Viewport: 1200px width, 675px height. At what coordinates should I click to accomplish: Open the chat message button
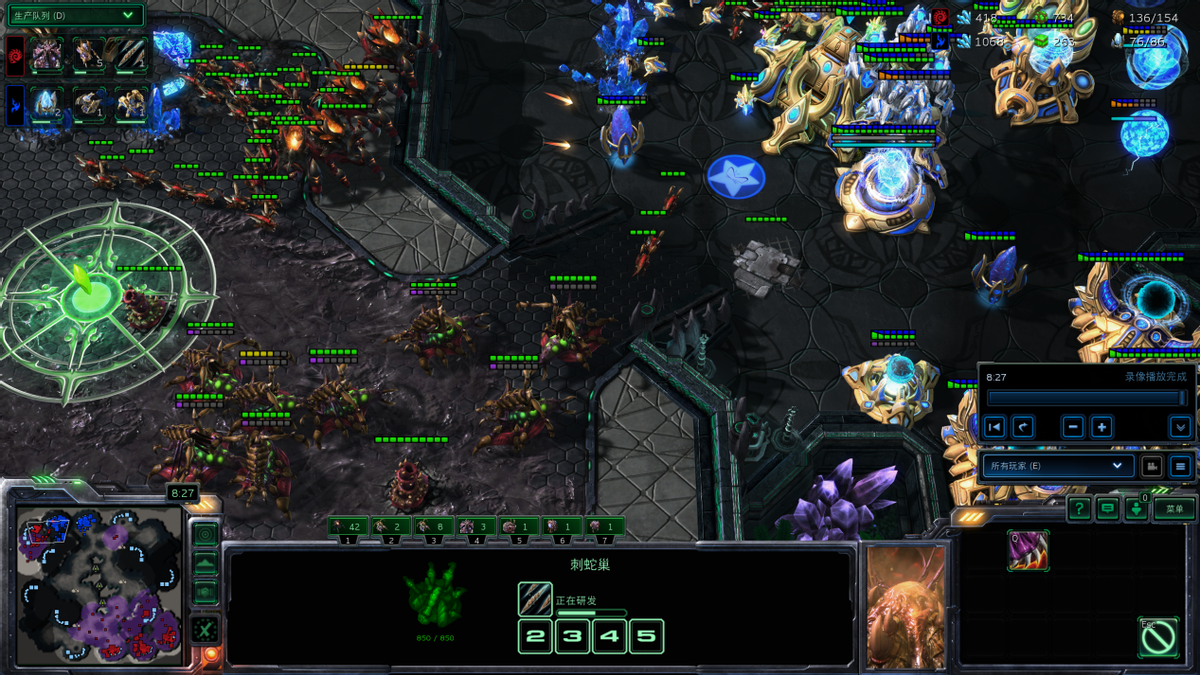point(1107,509)
